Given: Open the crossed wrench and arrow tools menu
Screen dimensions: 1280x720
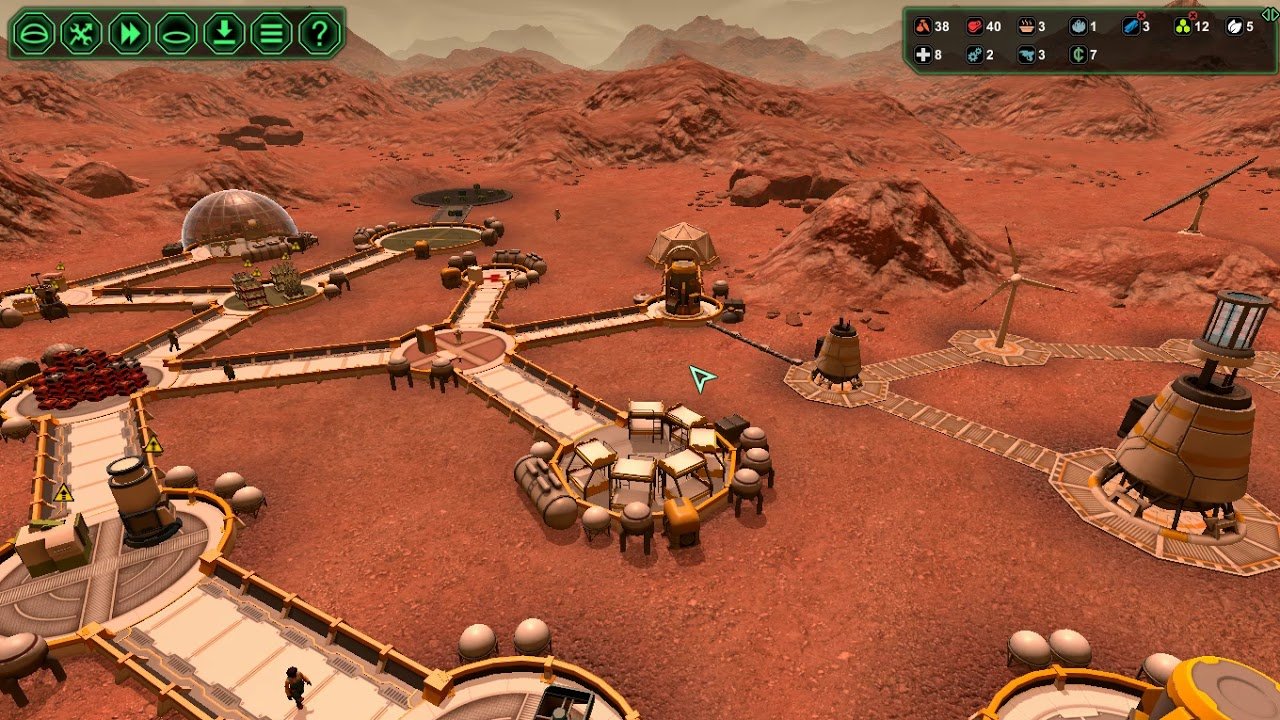Looking at the screenshot, I should click(82, 34).
